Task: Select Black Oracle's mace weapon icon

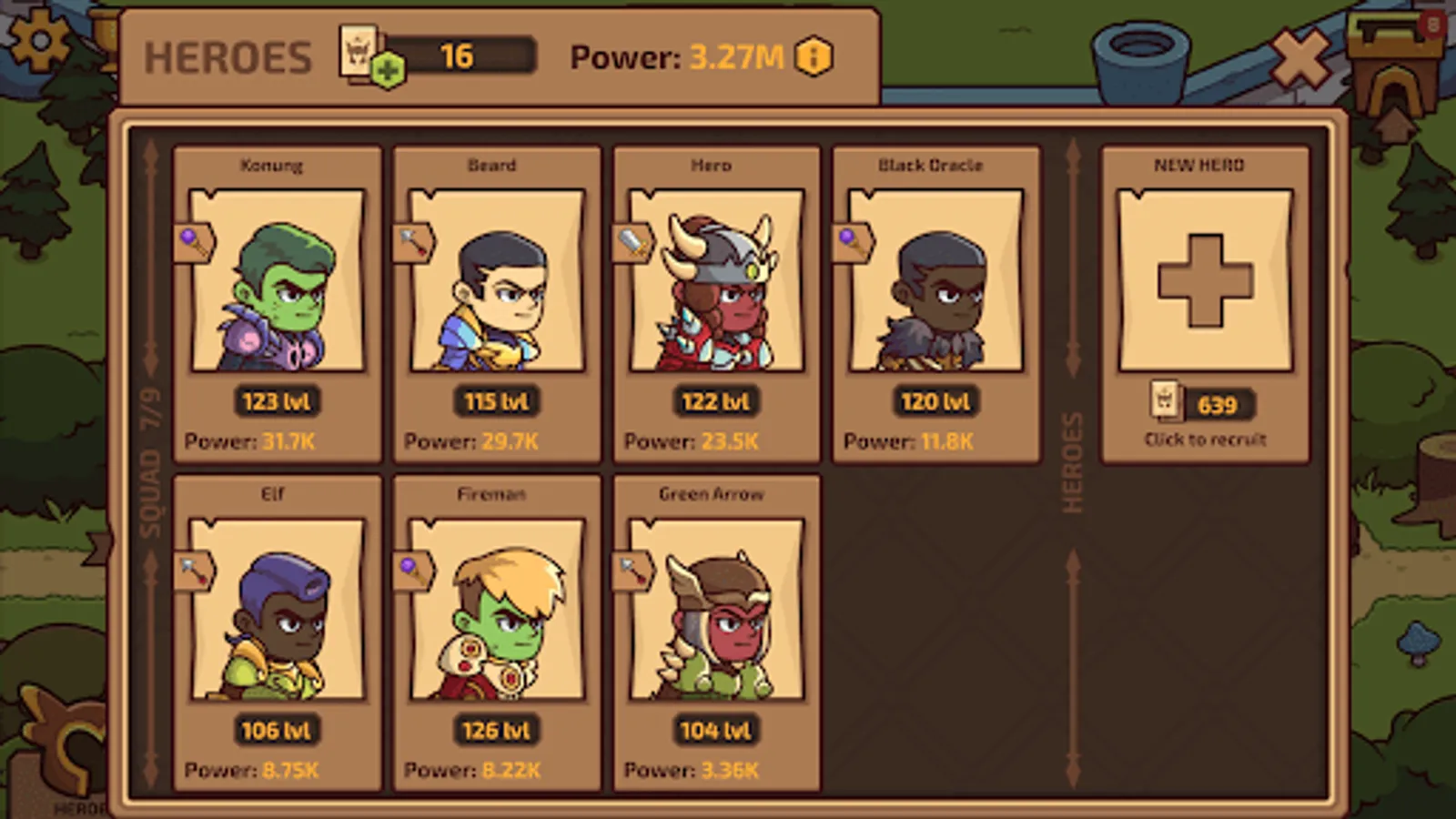Action: [x=851, y=238]
